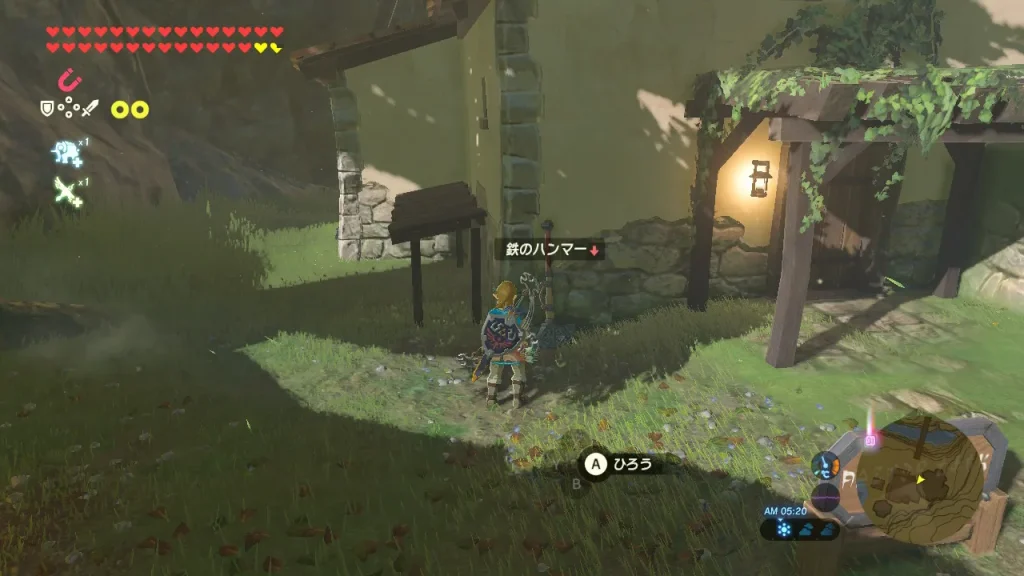Activate the blue elephant Mipha's Grace icon
This screenshot has width=1024, height=576.
tap(65, 152)
